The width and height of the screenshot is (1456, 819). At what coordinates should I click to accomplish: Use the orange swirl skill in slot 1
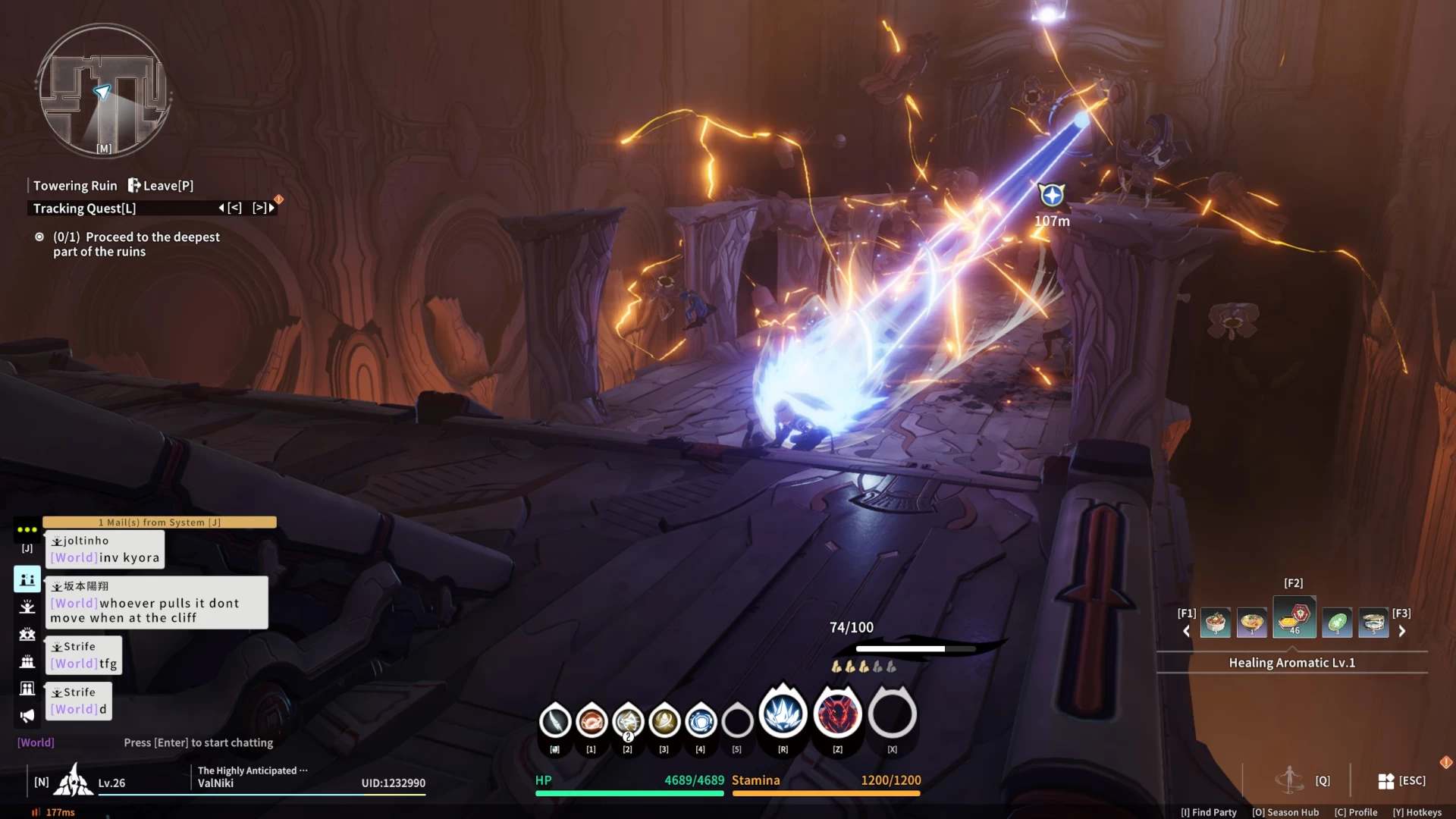click(x=591, y=720)
